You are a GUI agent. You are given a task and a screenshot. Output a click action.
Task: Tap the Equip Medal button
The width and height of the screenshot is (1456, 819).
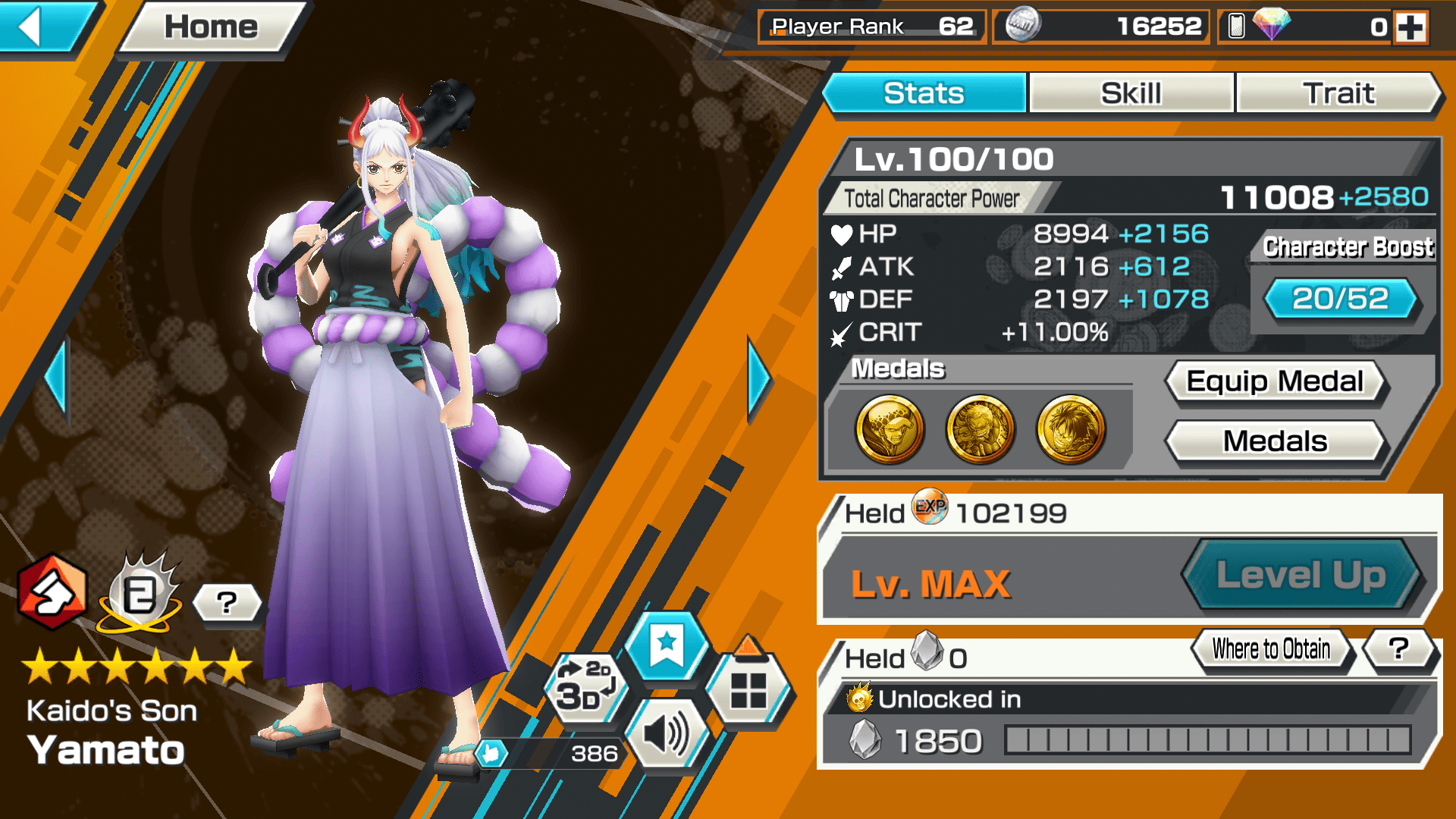1275,381
